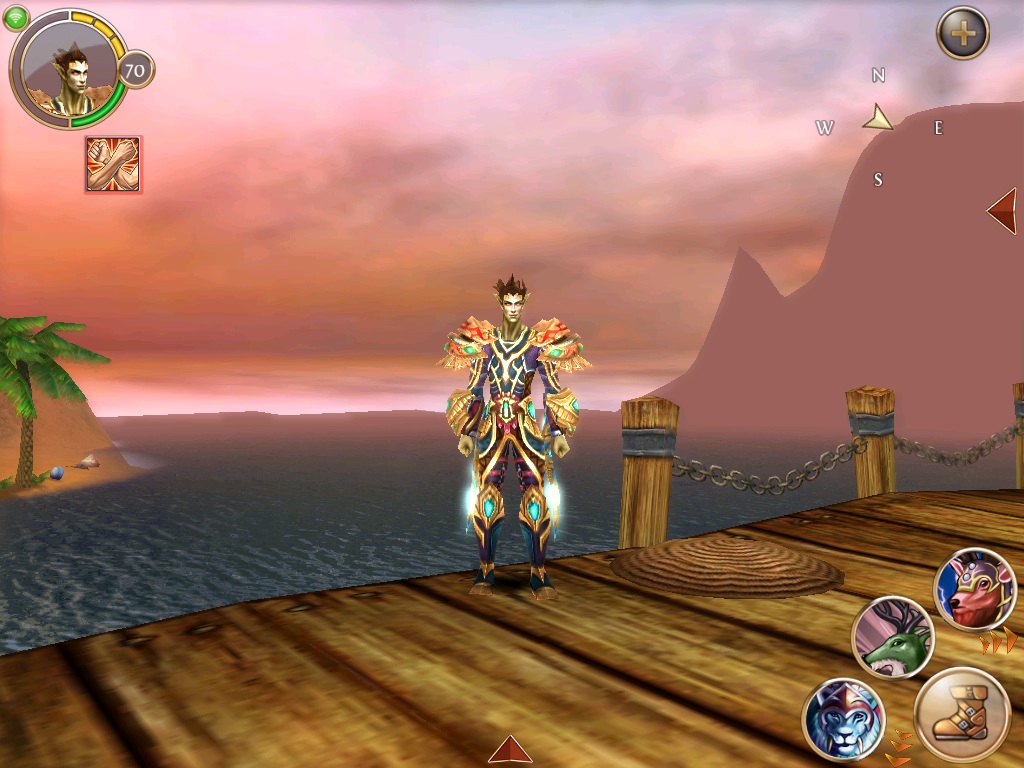Summon the green antlered stag mount
Screen dimensions: 1024x768
pyautogui.click(x=892, y=638)
